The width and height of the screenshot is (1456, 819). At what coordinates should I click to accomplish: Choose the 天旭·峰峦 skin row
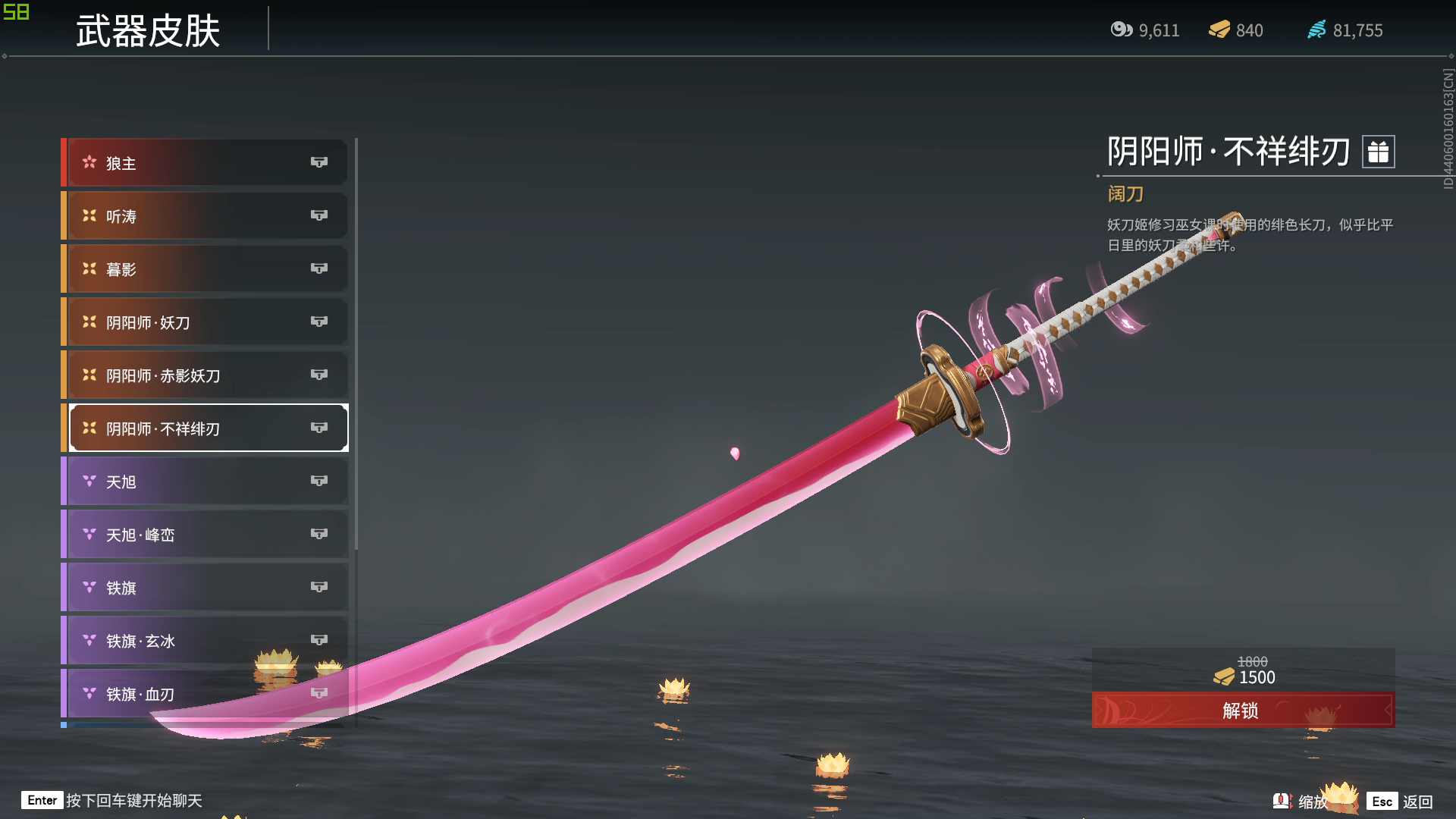coord(206,535)
